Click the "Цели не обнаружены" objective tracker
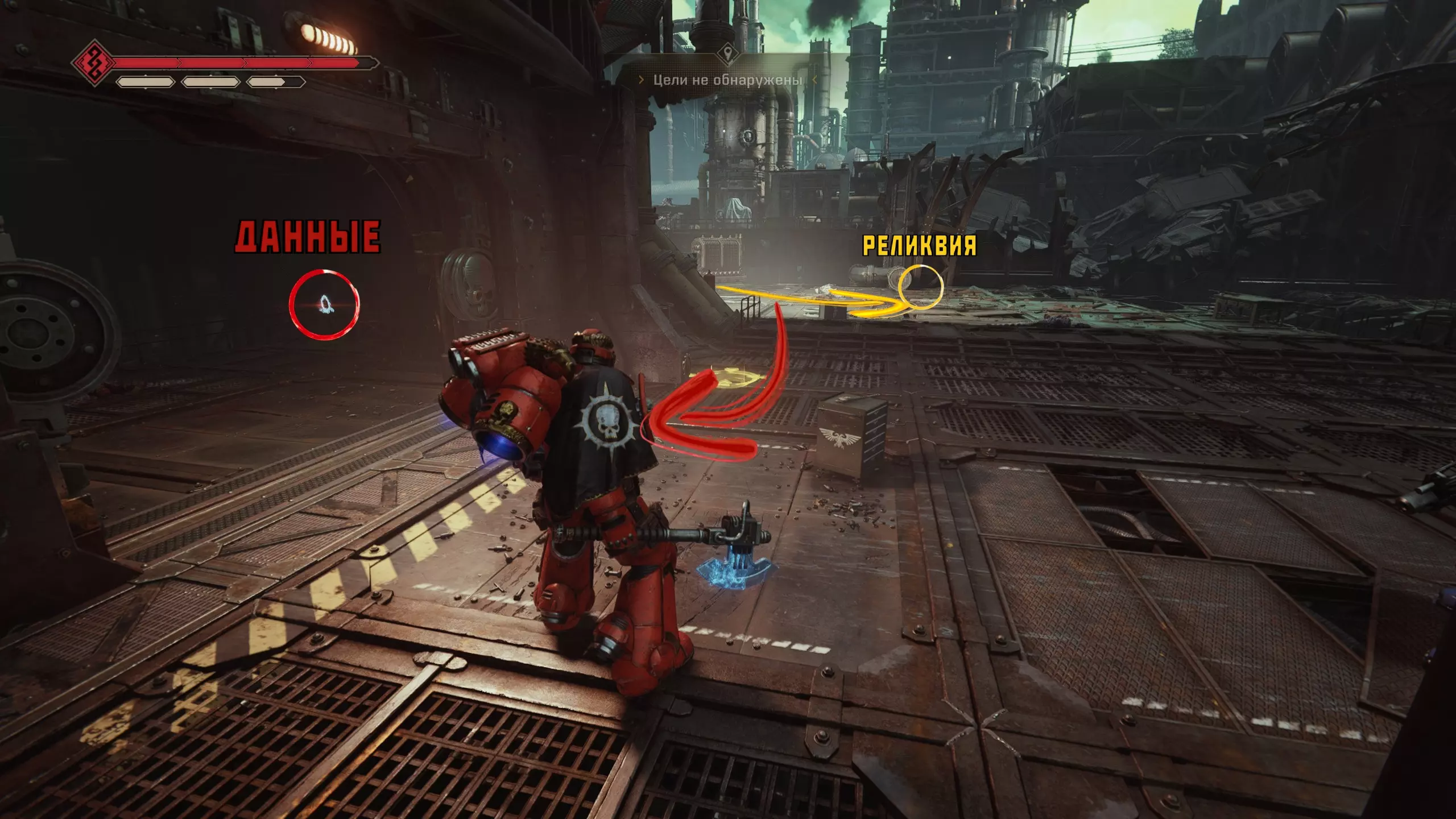Screen dimensions: 1456x819 (x=727, y=80)
